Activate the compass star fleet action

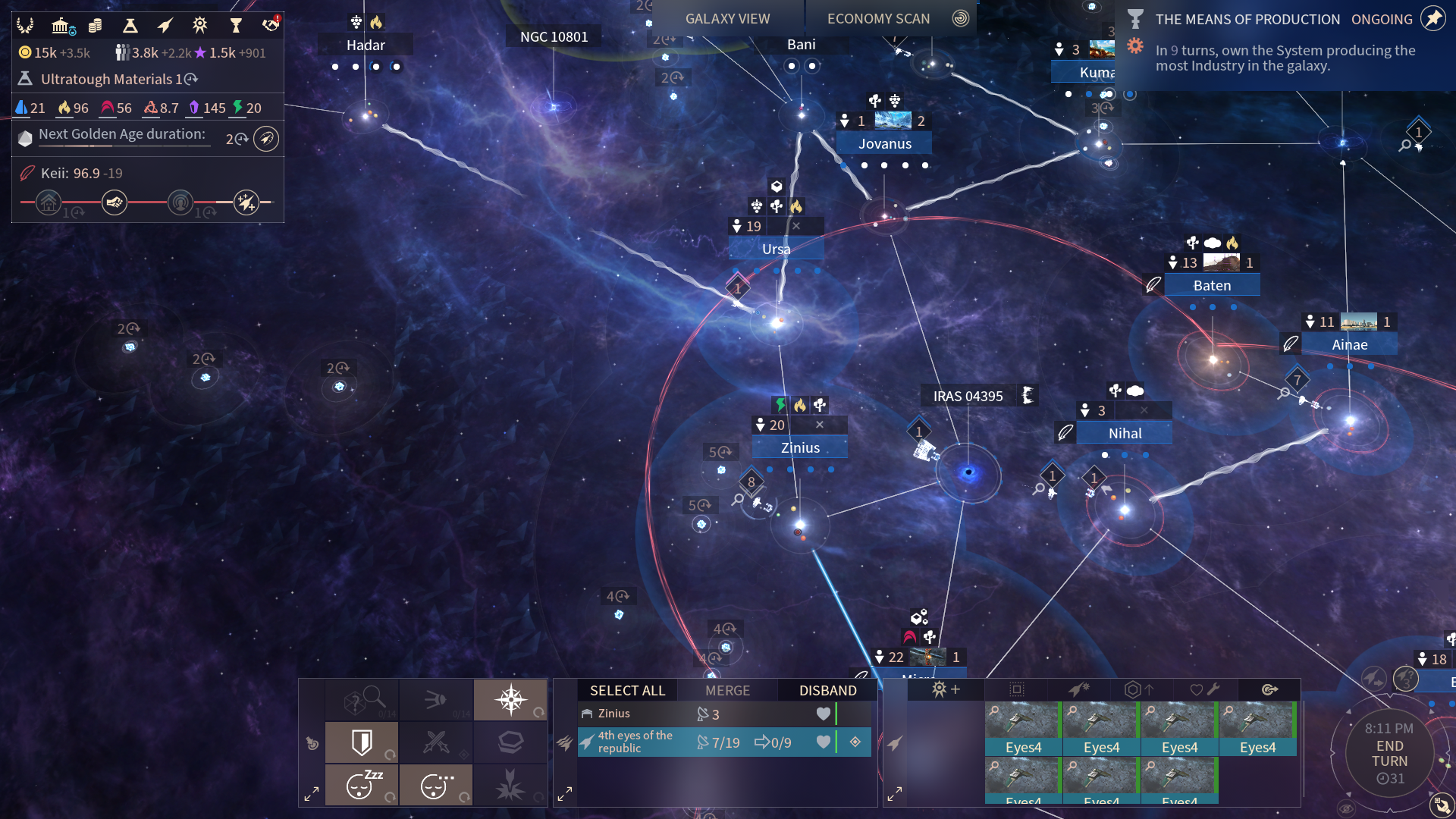510,699
